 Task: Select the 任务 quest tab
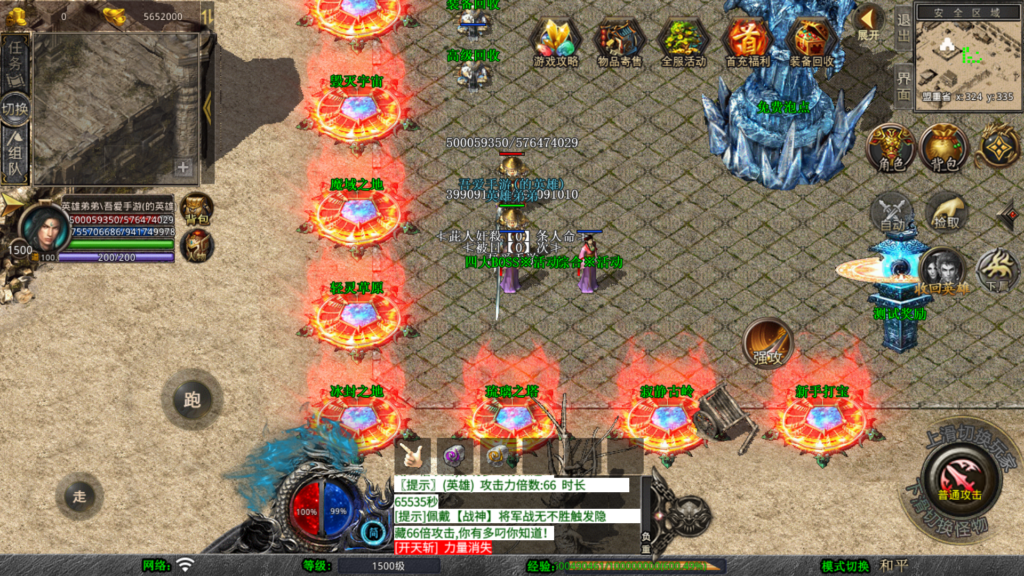15,60
